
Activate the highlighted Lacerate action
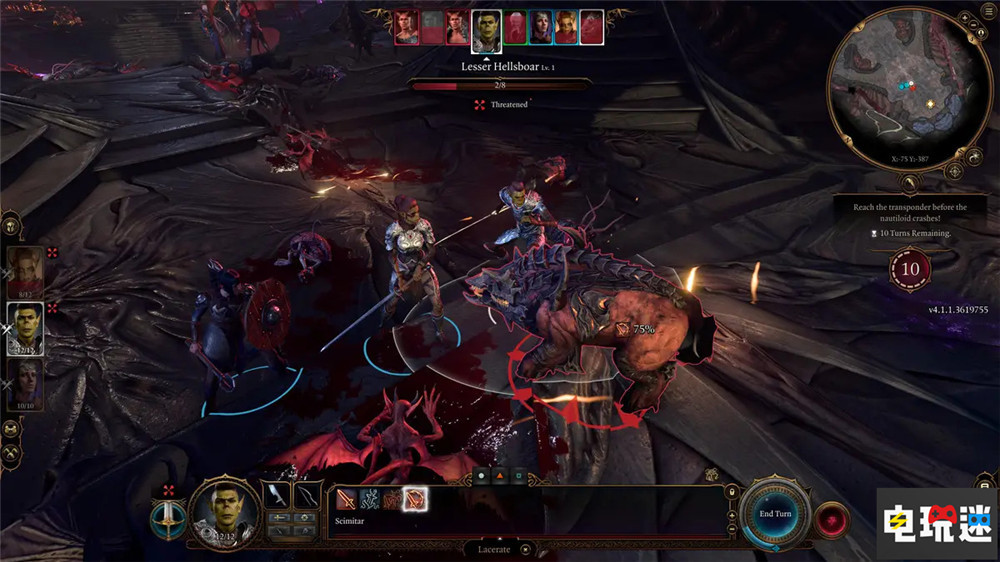pos(416,499)
